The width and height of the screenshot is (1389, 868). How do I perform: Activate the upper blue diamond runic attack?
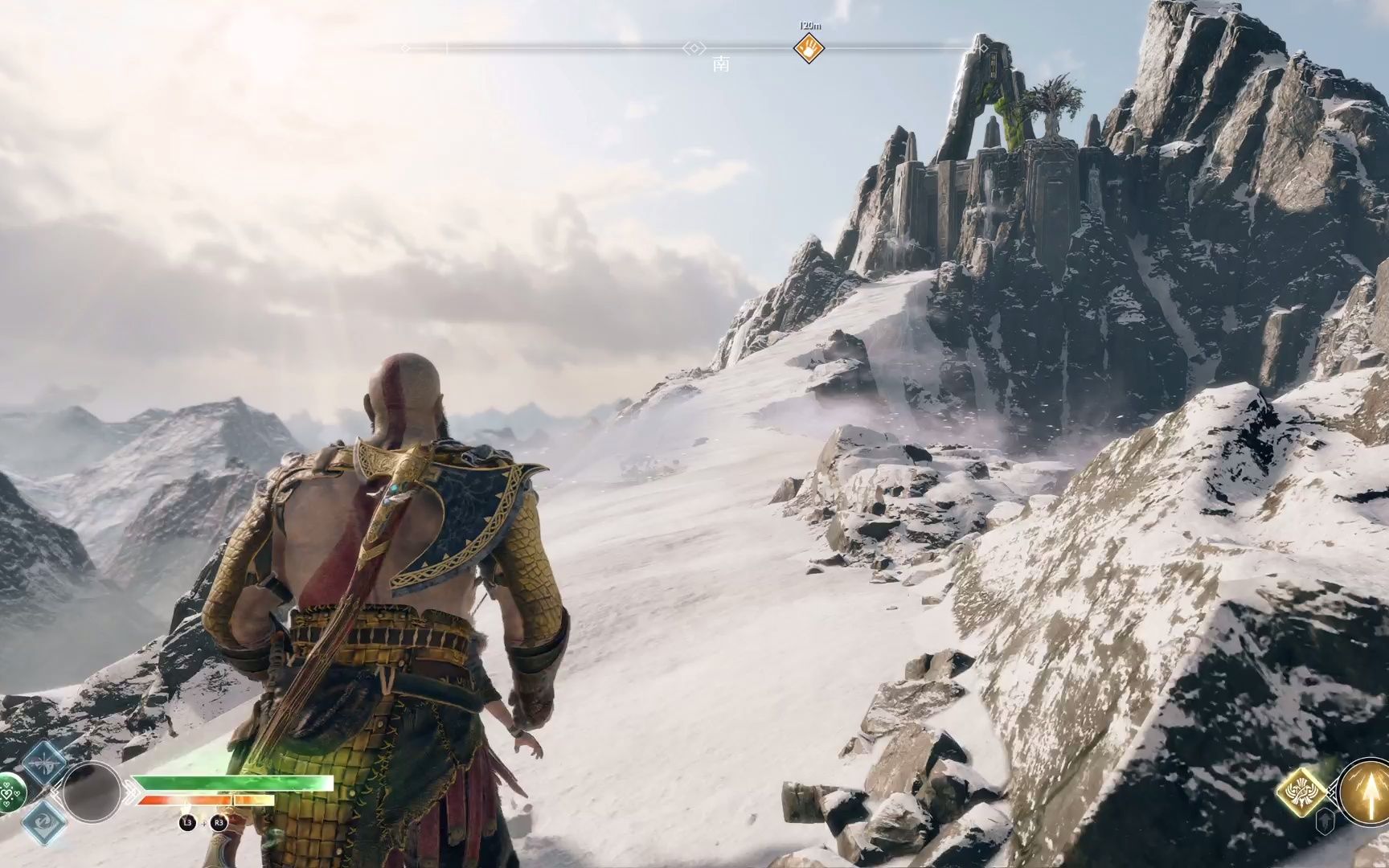coord(44,763)
